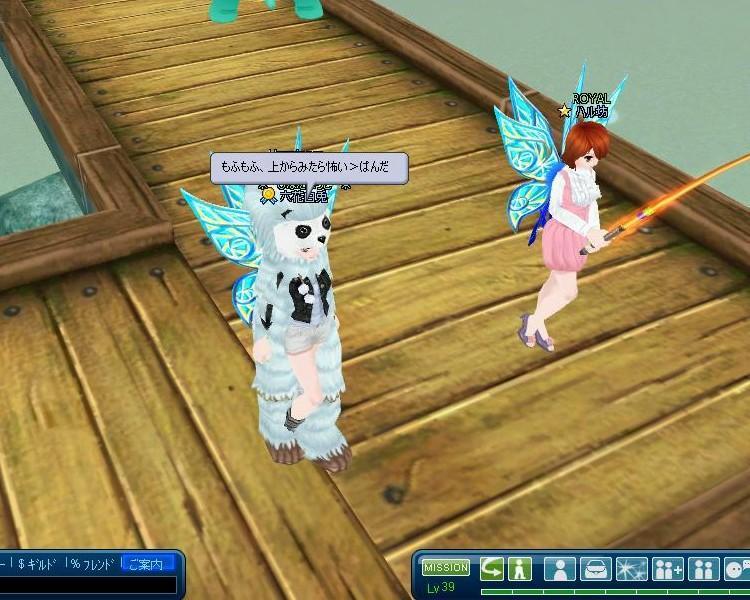Open the two-person party icon
750x600 pixels.
(x=704, y=569)
